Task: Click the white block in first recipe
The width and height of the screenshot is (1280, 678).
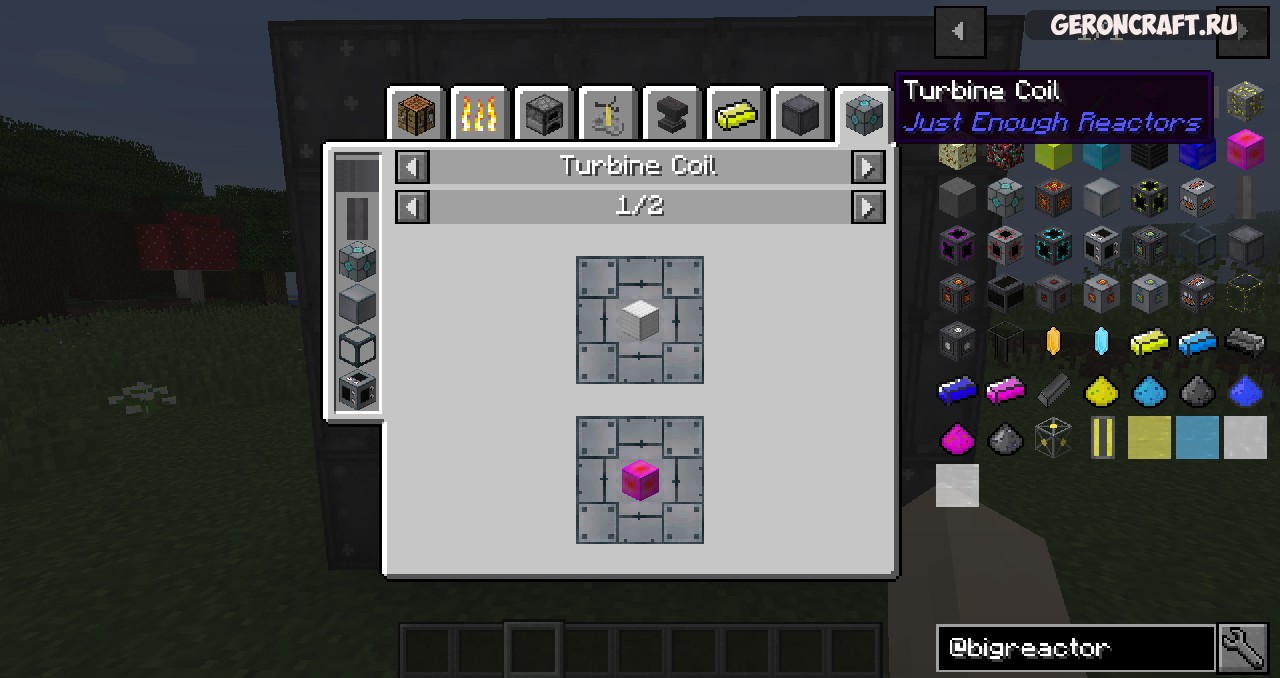Action: point(639,320)
